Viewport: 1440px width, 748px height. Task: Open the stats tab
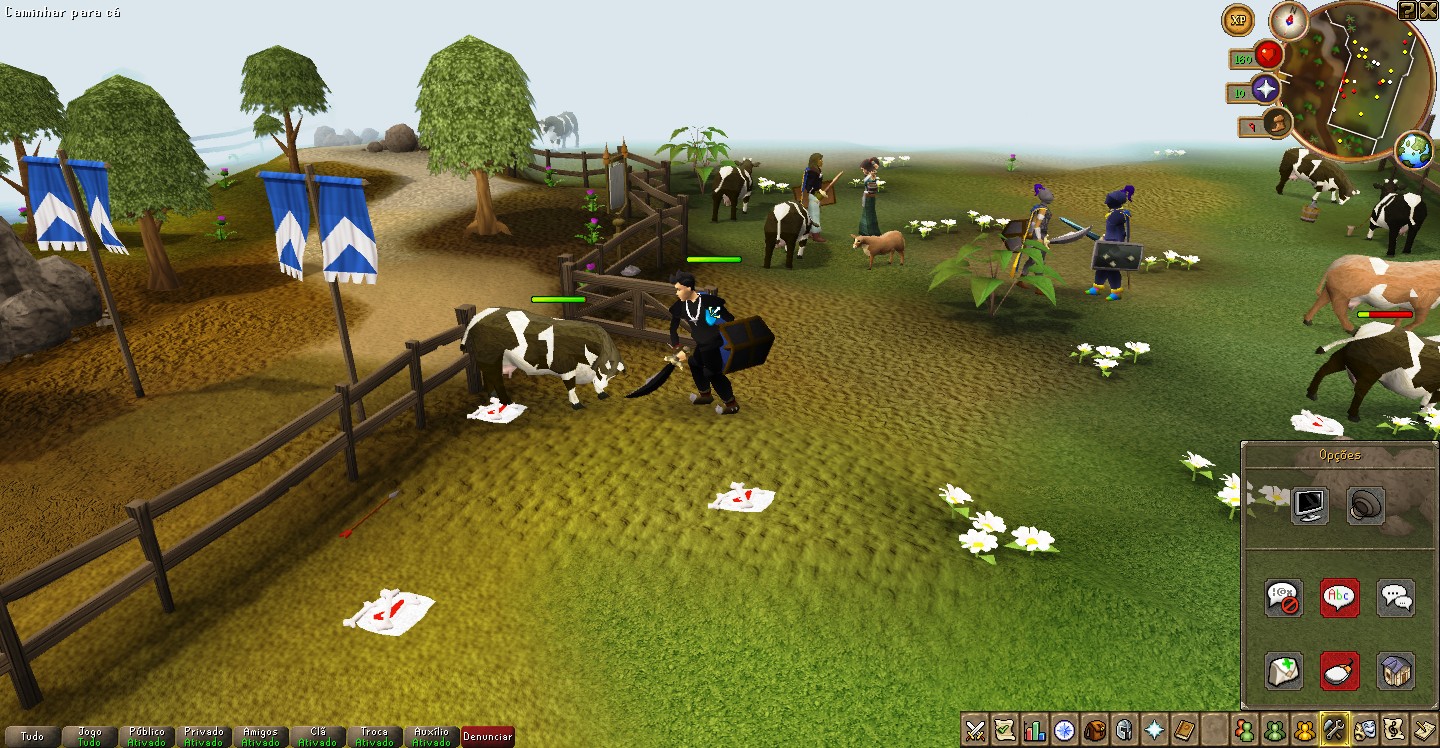pyautogui.click(x=1035, y=729)
